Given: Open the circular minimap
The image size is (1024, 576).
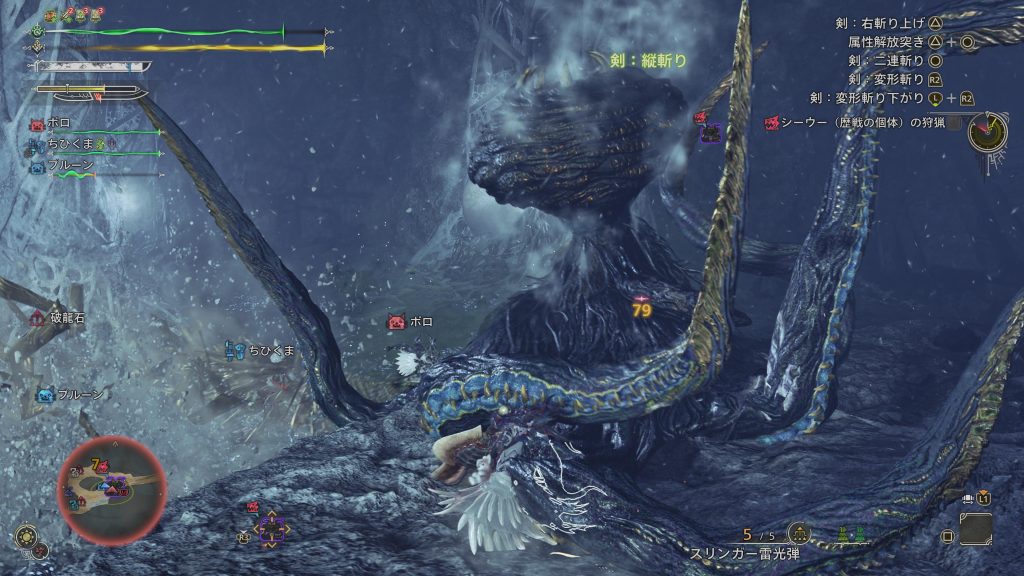Looking at the screenshot, I should click(111, 490).
